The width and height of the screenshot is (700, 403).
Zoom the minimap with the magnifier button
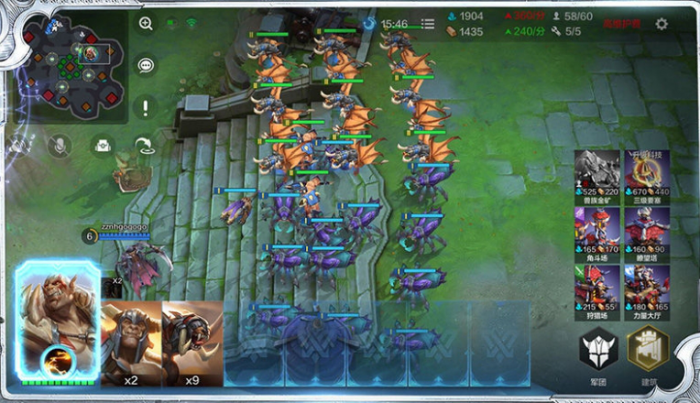click(x=146, y=23)
